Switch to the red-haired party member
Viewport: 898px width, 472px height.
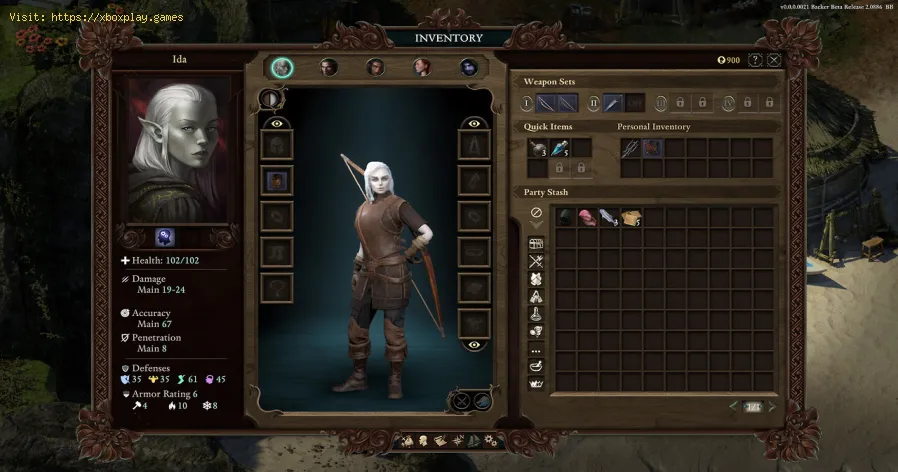pyautogui.click(x=423, y=67)
